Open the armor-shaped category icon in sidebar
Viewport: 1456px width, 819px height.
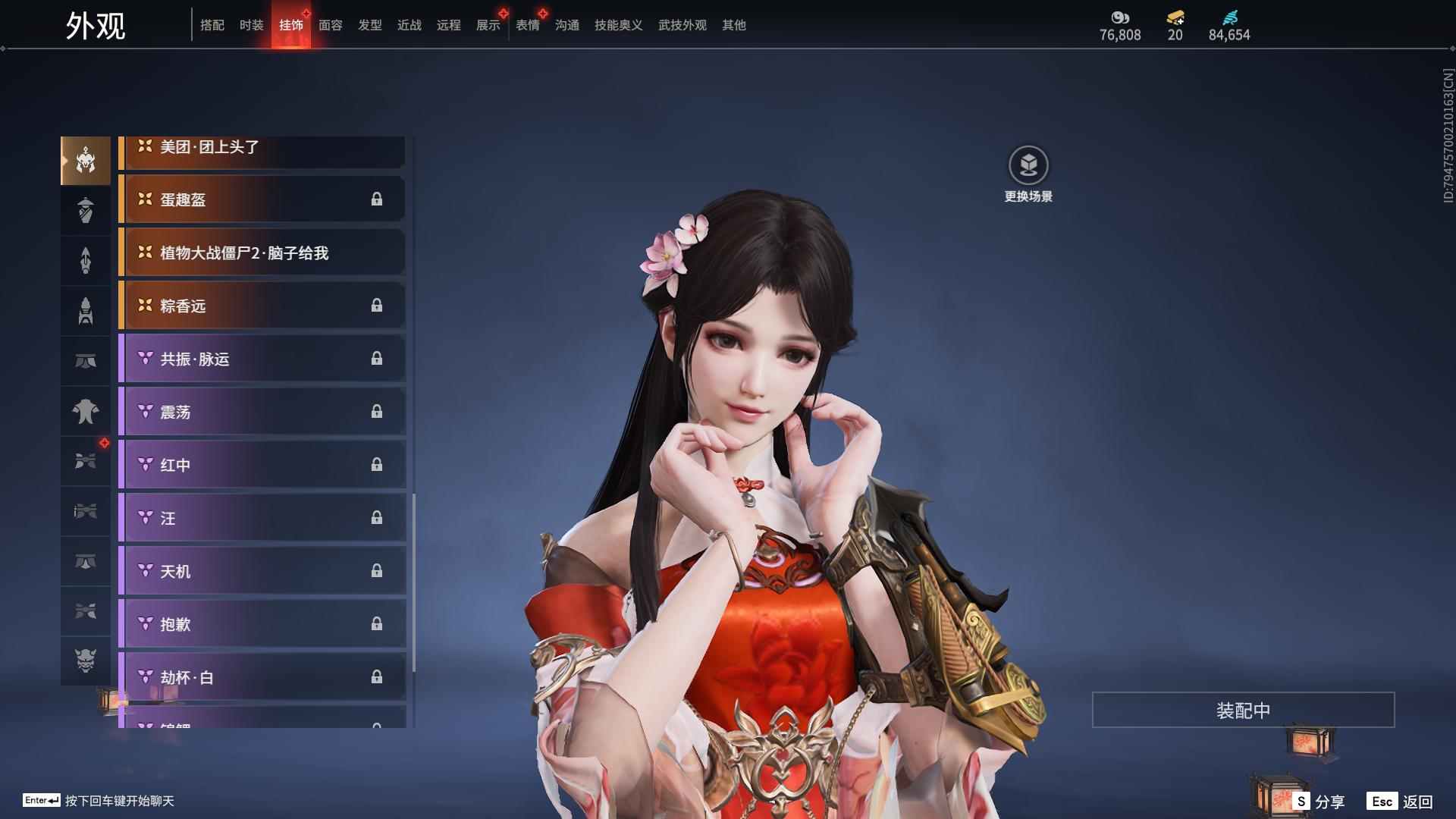click(86, 410)
